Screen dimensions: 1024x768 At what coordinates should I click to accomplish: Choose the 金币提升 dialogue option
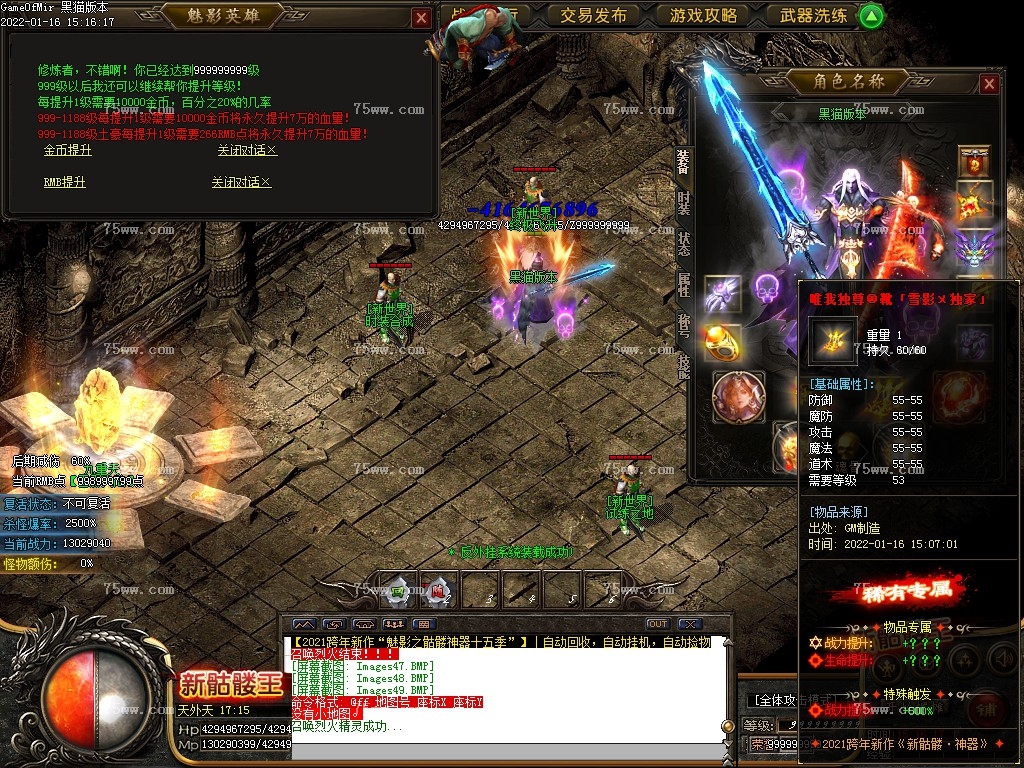[67, 150]
